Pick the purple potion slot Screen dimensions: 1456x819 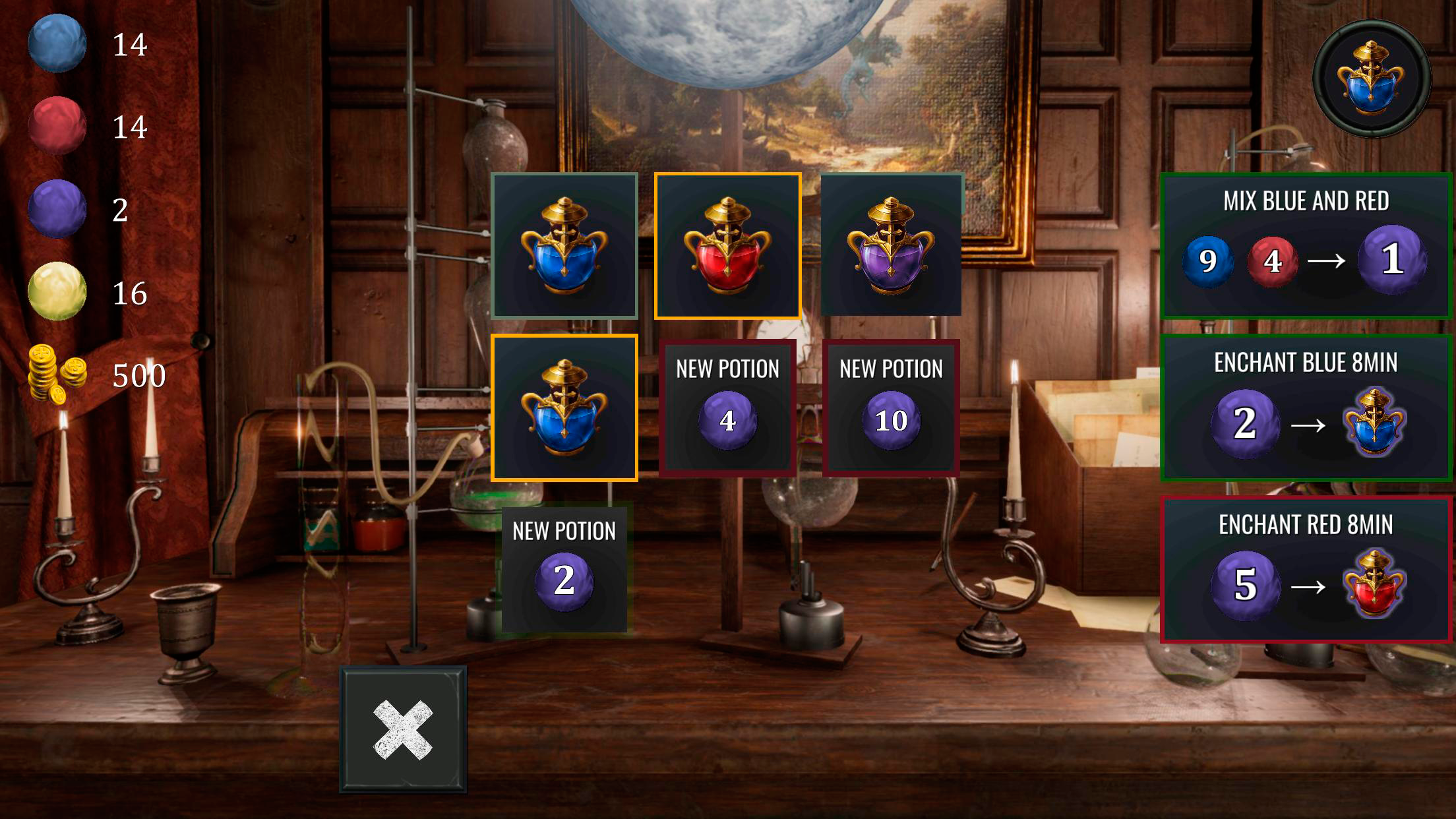[x=891, y=245]
